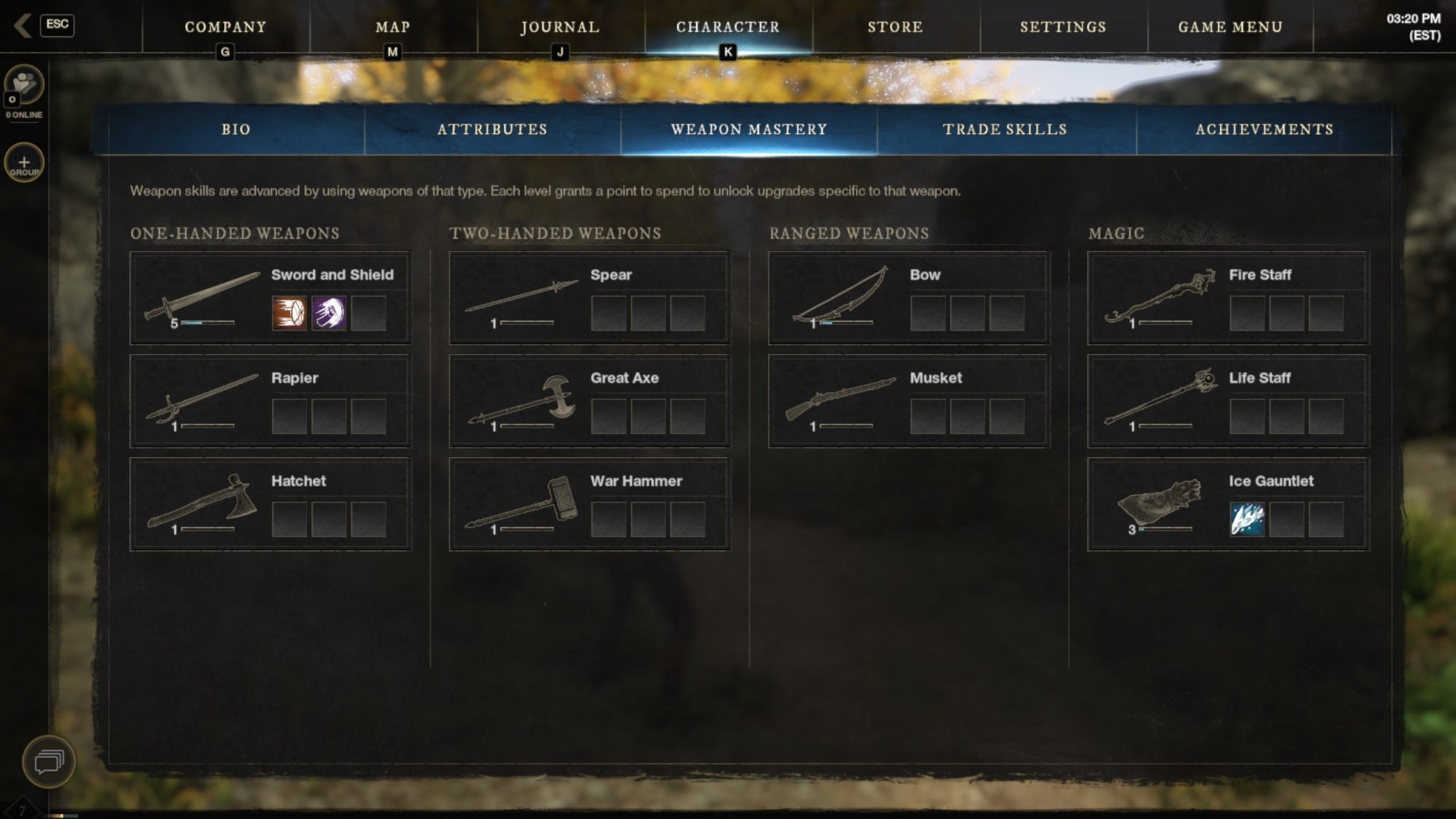Select the Sword and Shield mastery
Screen dimensions: 1456x819
pyautogui.click(x=270, y=298)
